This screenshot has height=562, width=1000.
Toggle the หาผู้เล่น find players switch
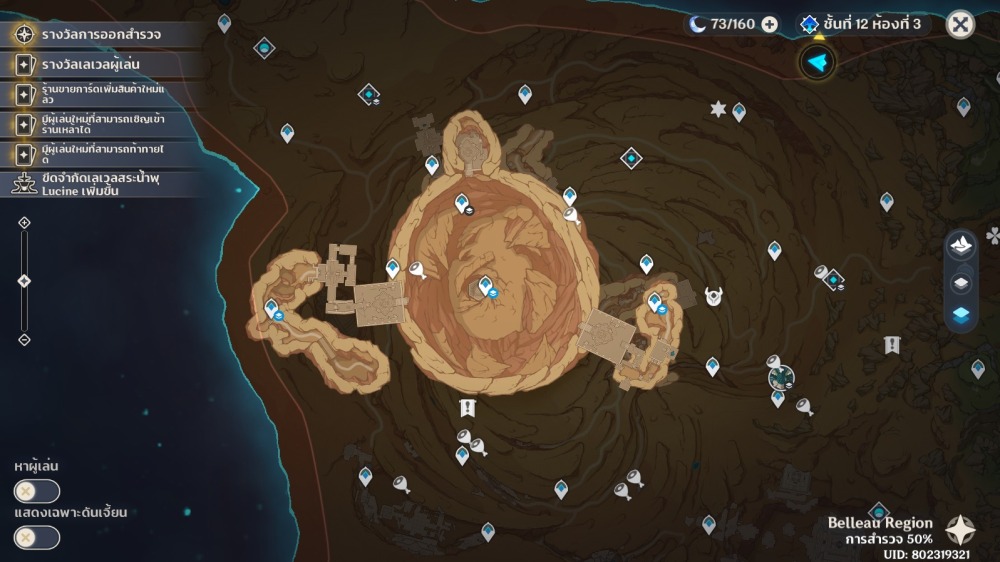coord(36,491)
